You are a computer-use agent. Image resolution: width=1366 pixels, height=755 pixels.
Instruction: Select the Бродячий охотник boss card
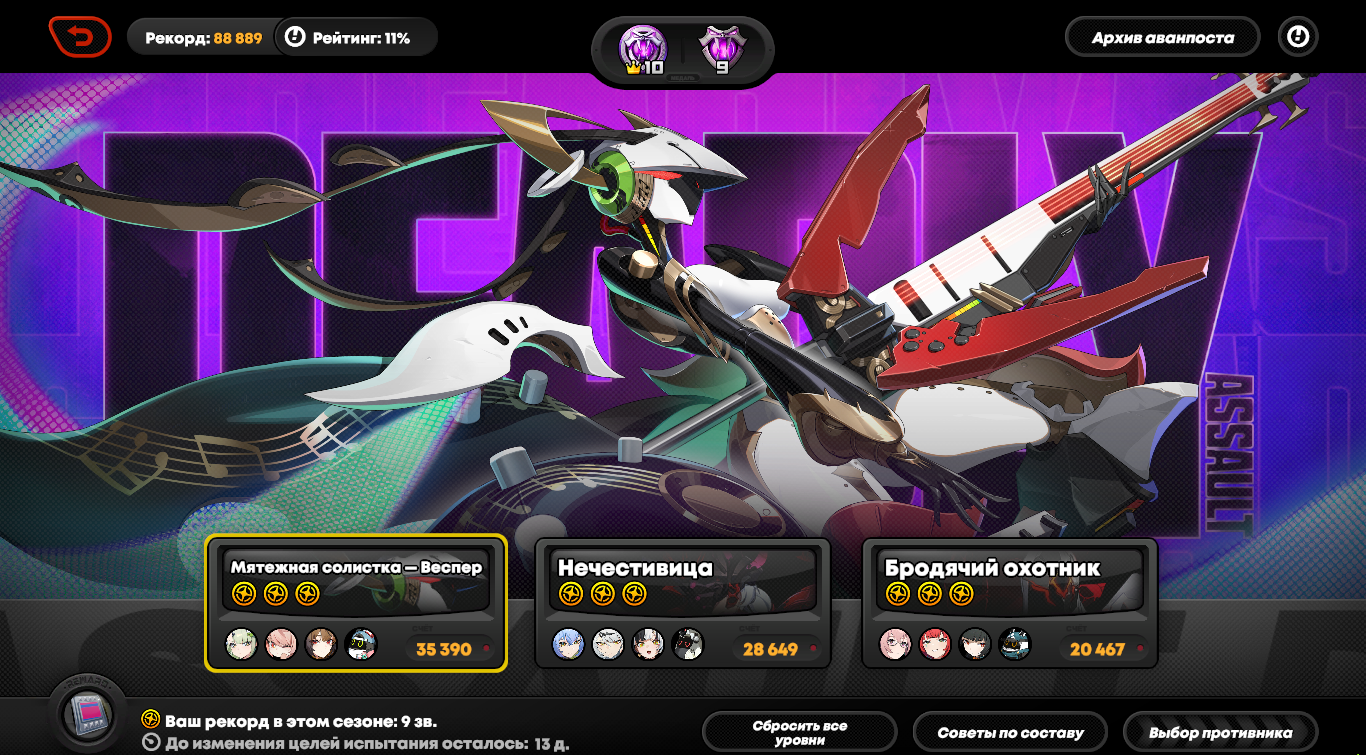click(x=1010, y=603)
